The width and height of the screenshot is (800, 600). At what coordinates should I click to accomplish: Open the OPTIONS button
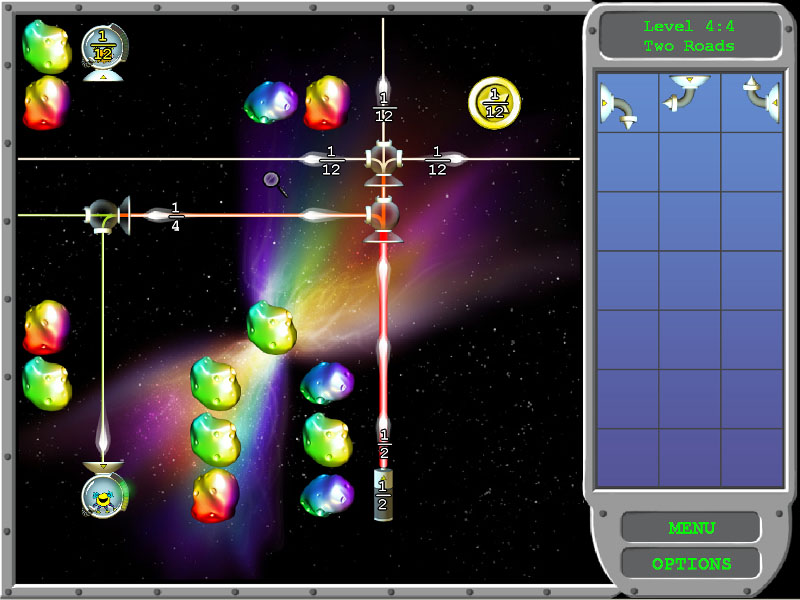click(691, 564)
